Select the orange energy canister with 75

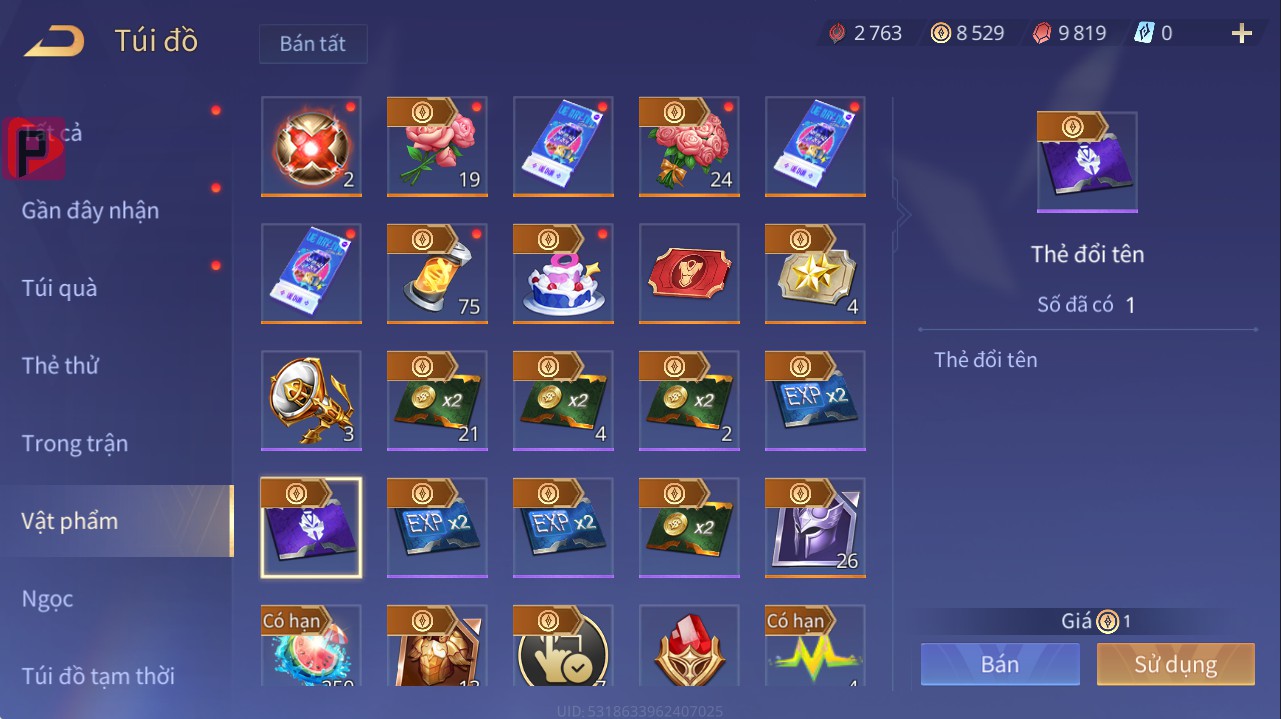[437, 273]
